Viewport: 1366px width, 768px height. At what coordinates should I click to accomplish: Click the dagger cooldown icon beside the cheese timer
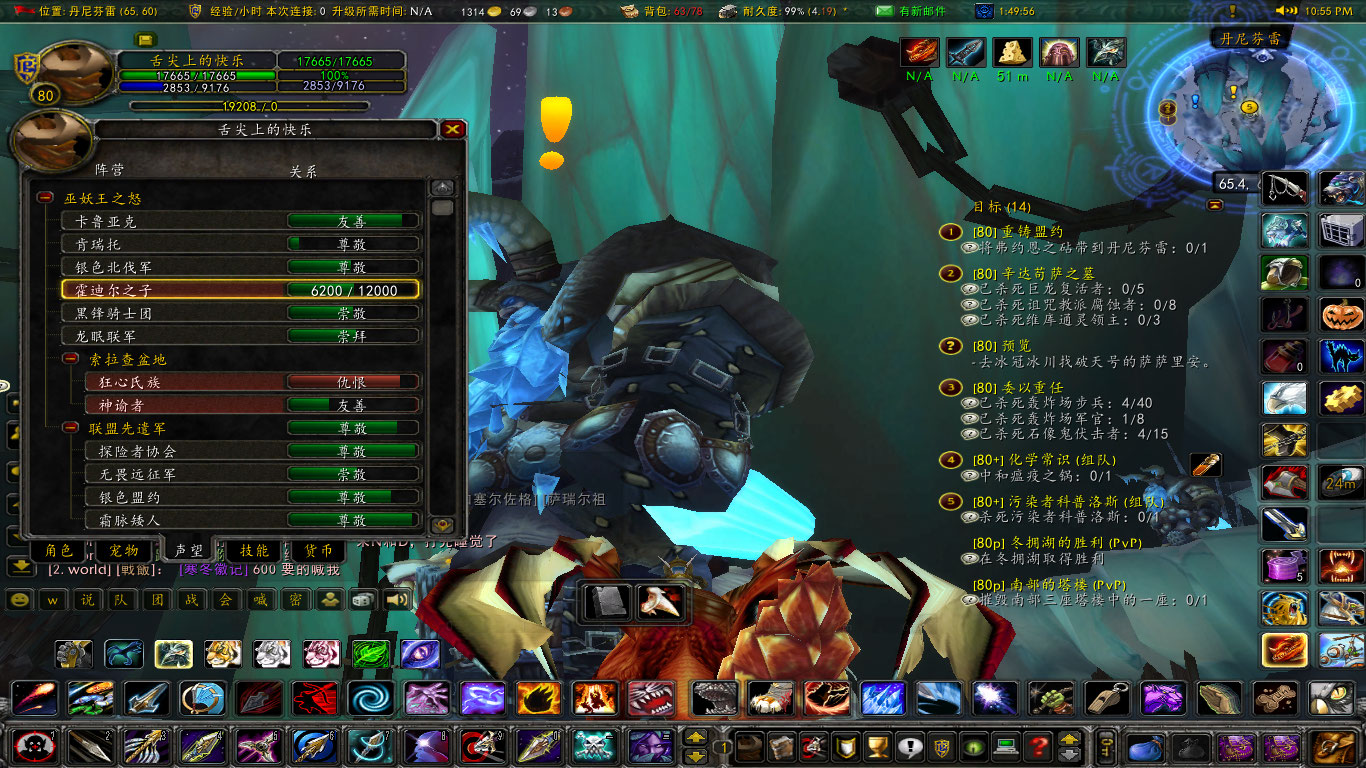pyautogui.click(x=965, y=51)
